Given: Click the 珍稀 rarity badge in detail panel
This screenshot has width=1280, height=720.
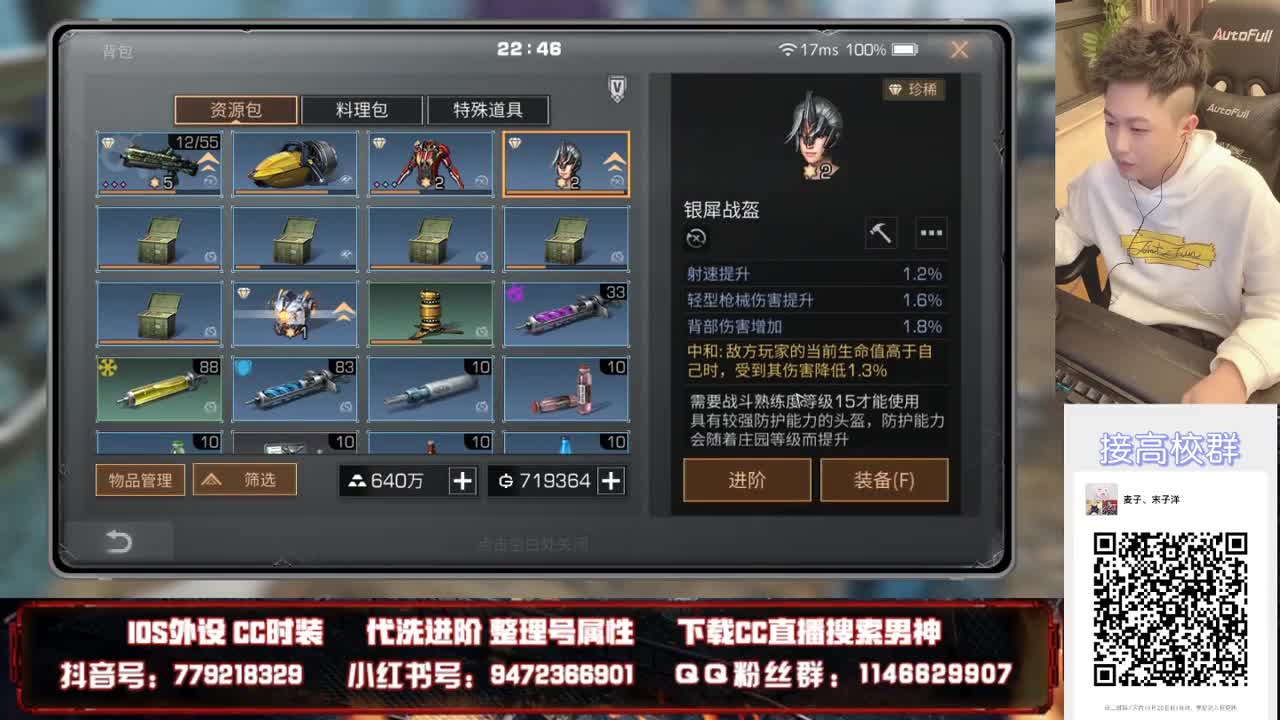Looking at the screenshot, I should click(912, 90).
